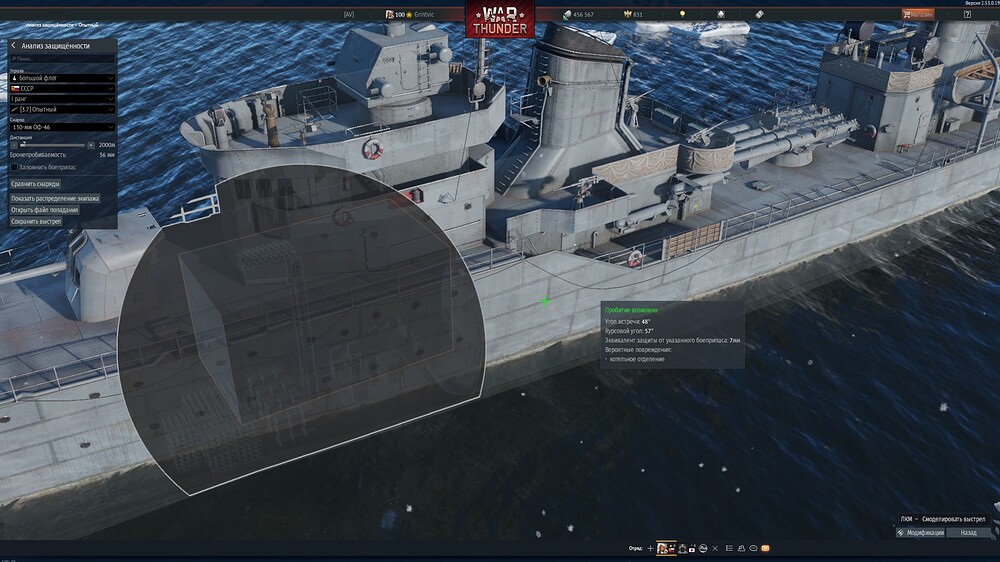Open the orange mail envelope icon
Screen dimensions: 1000x562
pyautogui.click(x=765, y=548)
